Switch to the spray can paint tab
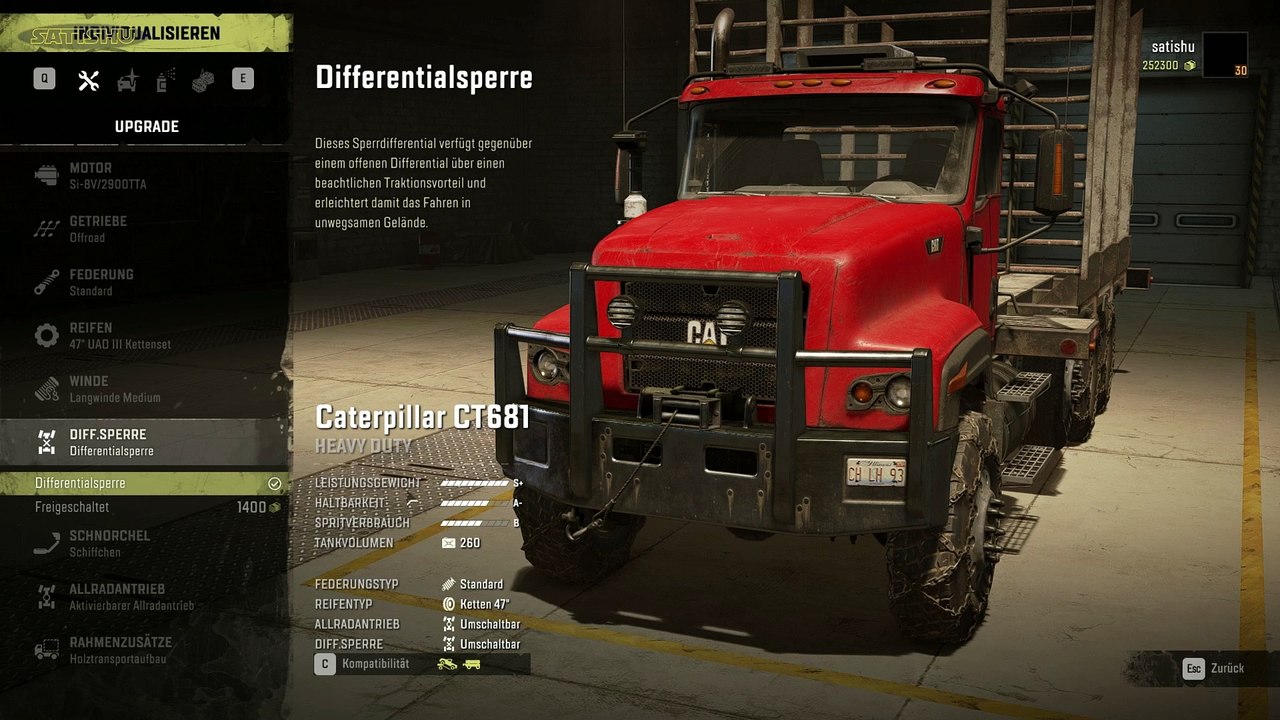This screenshot has width=1280, height=720. pyautogui.click(x=166, y=81)
